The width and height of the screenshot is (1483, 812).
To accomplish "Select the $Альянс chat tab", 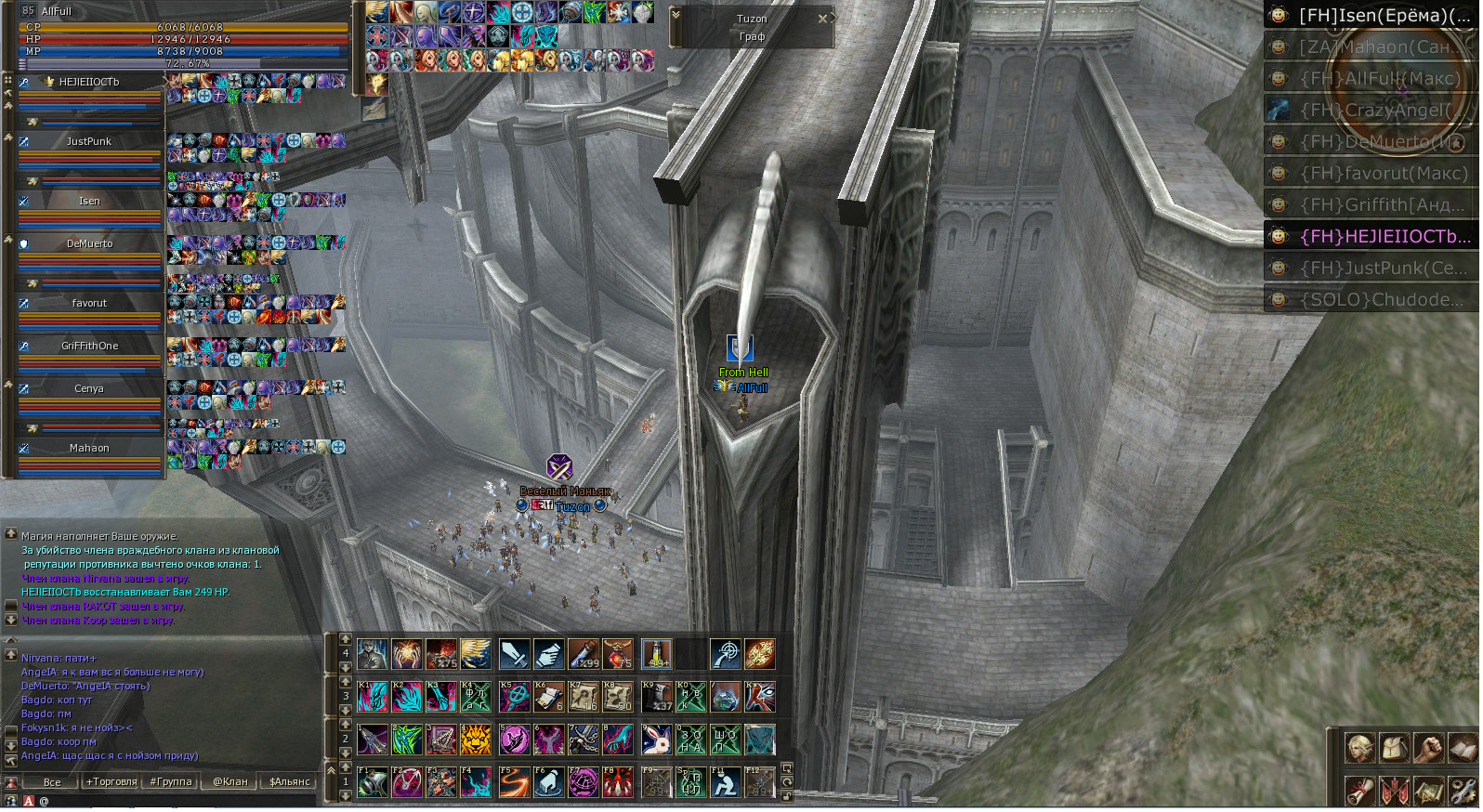I will click(289, 782).
